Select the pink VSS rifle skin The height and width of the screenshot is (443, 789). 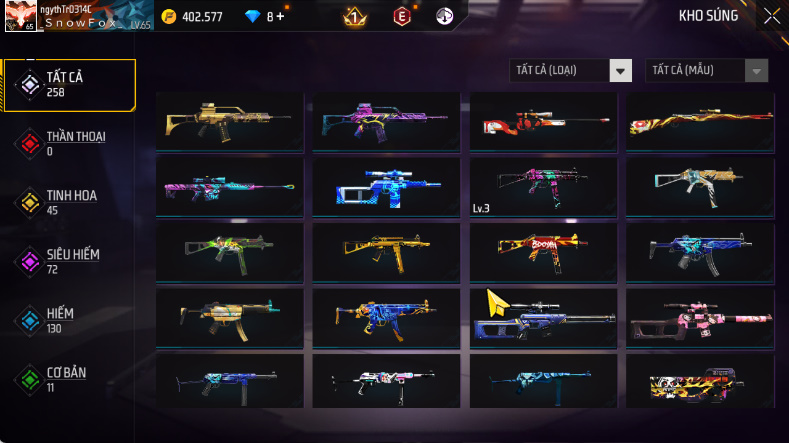tap(699, 317)
